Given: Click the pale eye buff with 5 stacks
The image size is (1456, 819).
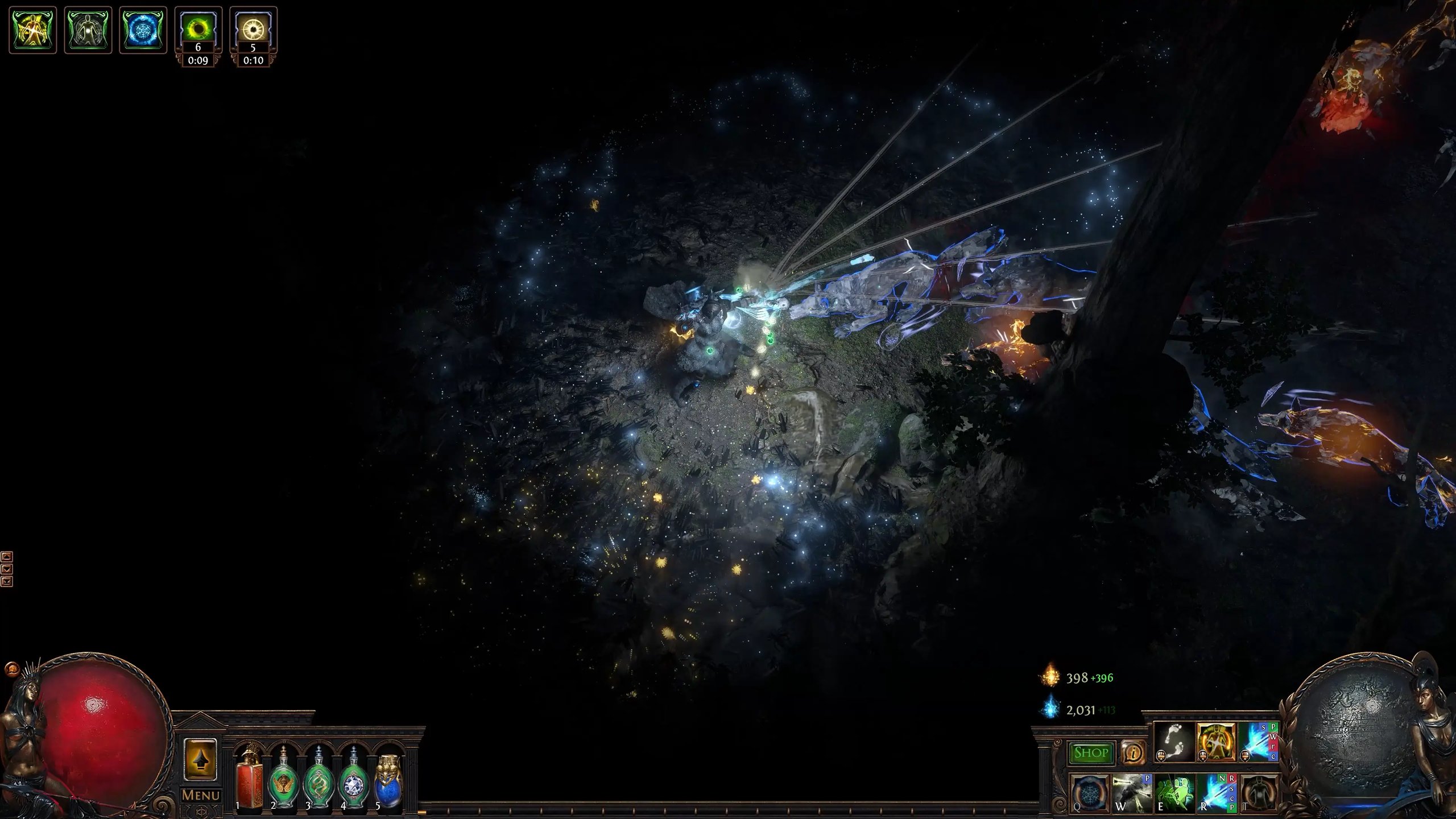Looking at the screenshot, I should pos(253,28).
